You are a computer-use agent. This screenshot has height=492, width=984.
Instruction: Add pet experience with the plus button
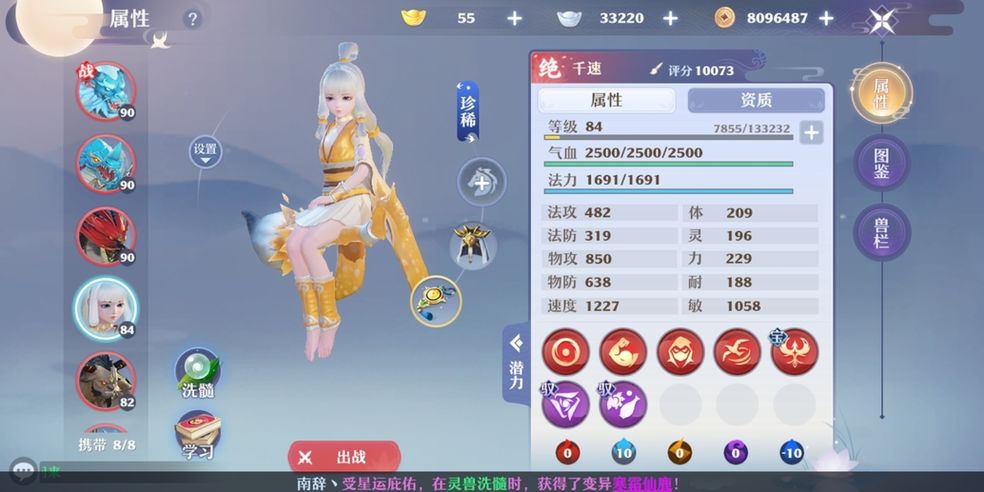pyautogui.click(x=811, y=132)
